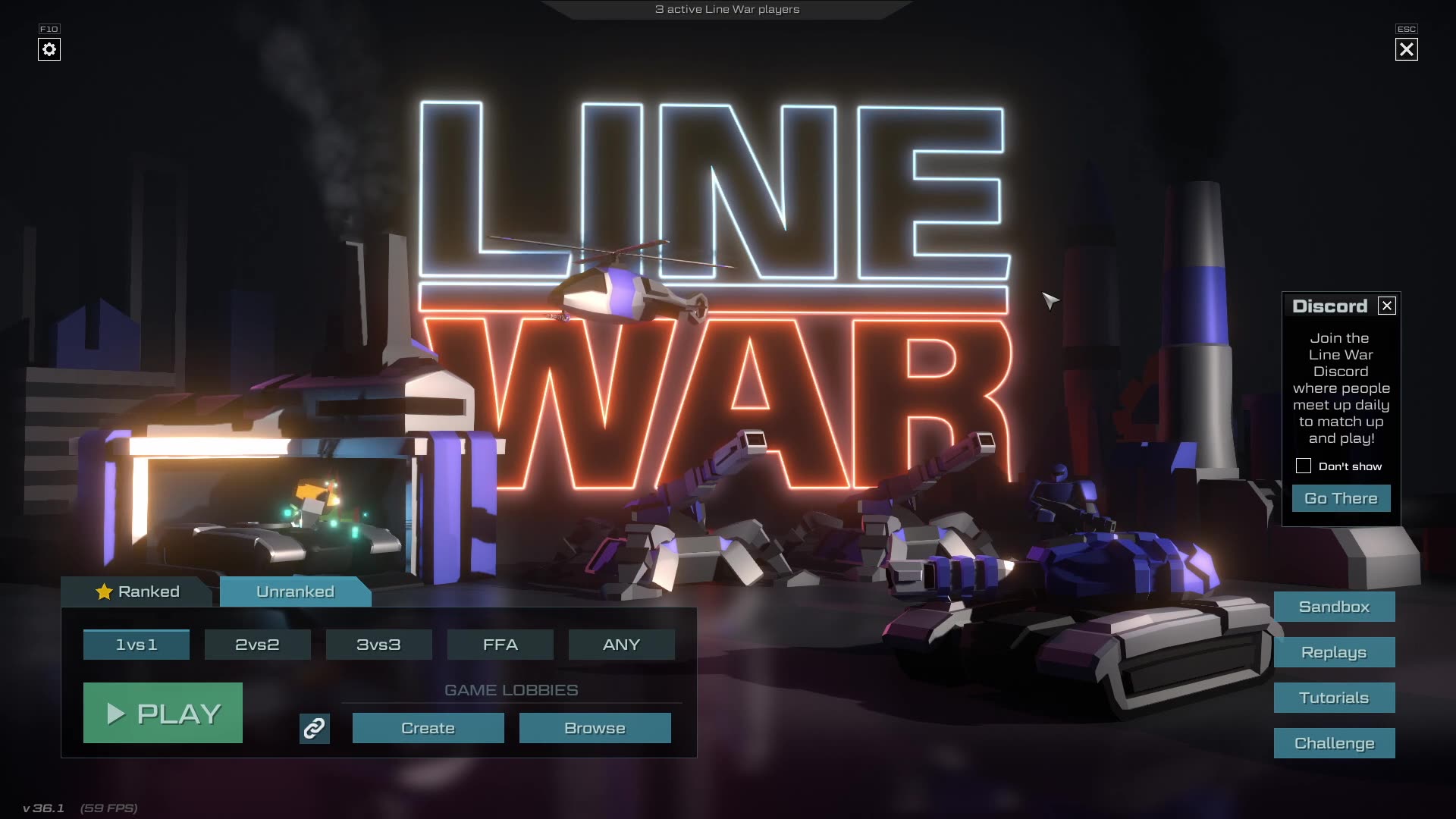Choose the FFA game mode
This screenshot has height=819, width=1456.
(x=500, y=645)
